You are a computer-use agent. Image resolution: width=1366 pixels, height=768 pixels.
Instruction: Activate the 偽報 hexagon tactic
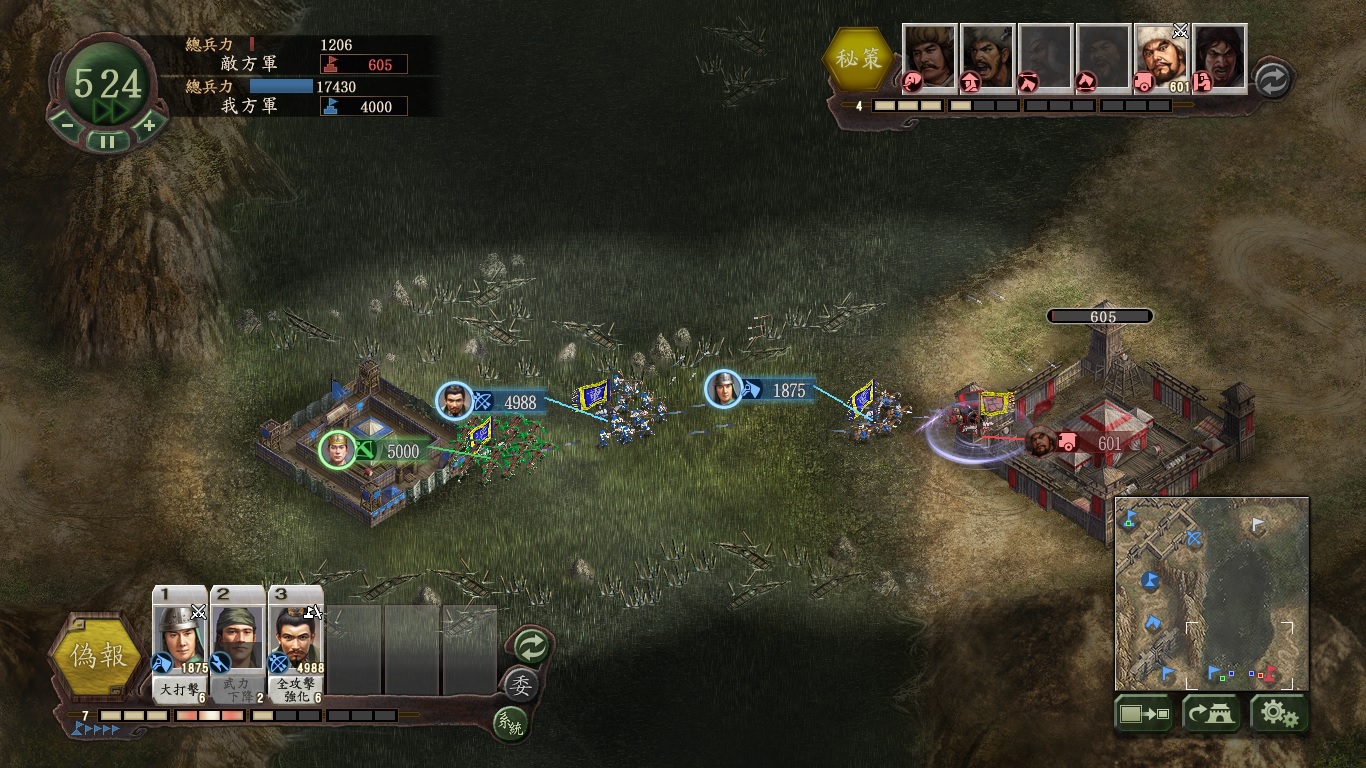96,655
